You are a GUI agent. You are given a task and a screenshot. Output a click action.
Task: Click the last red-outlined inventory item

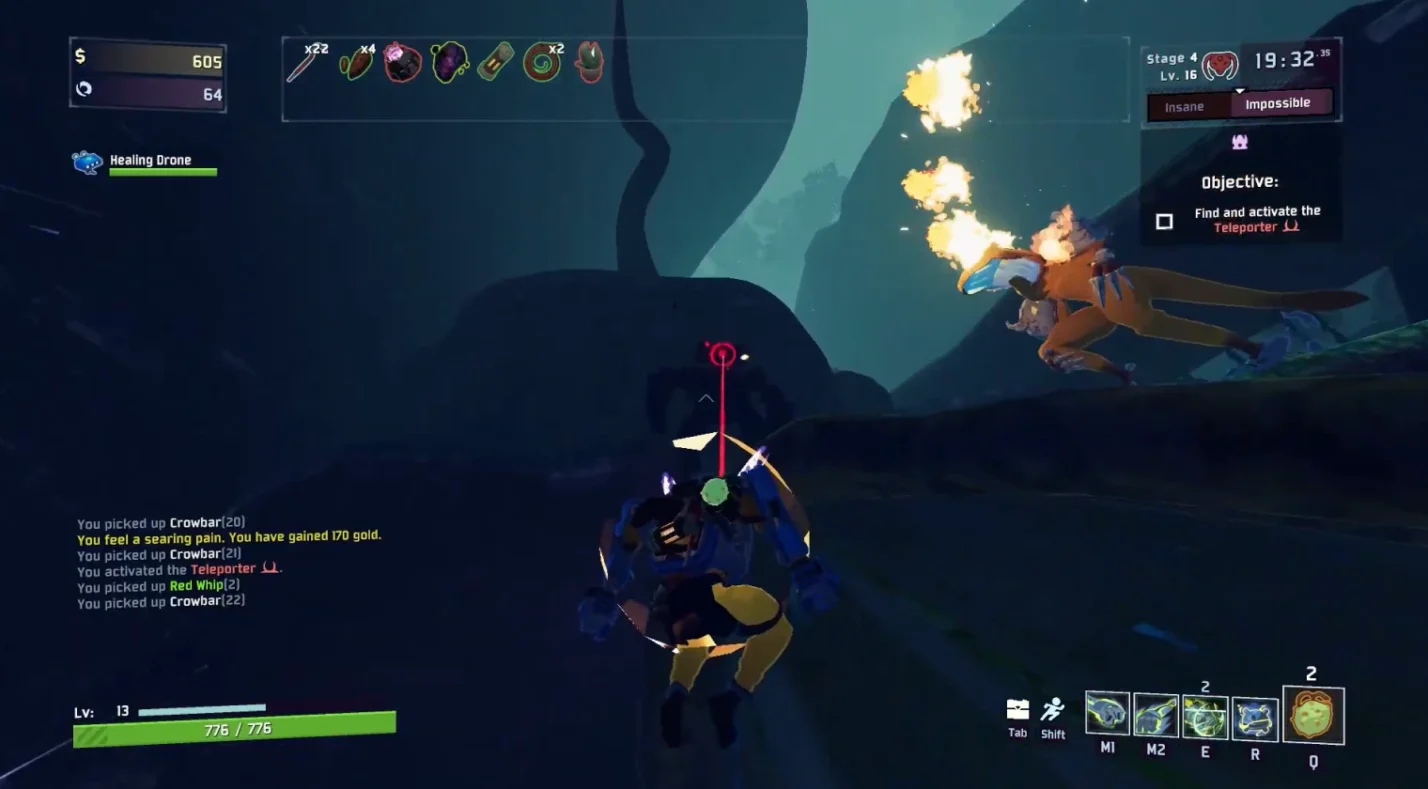coord(589,63)
